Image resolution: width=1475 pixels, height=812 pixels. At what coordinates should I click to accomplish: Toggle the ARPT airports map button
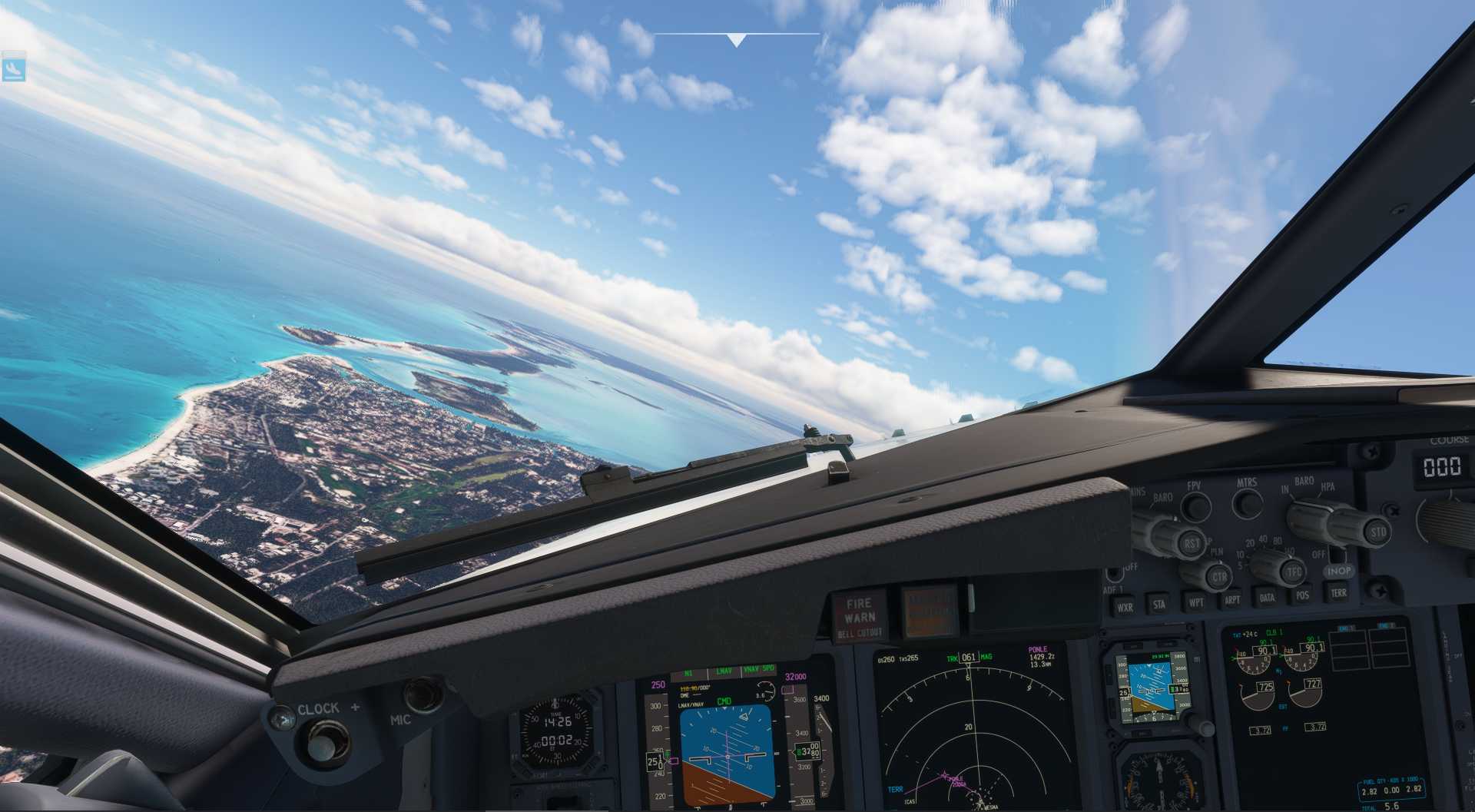coord(1231,599)
